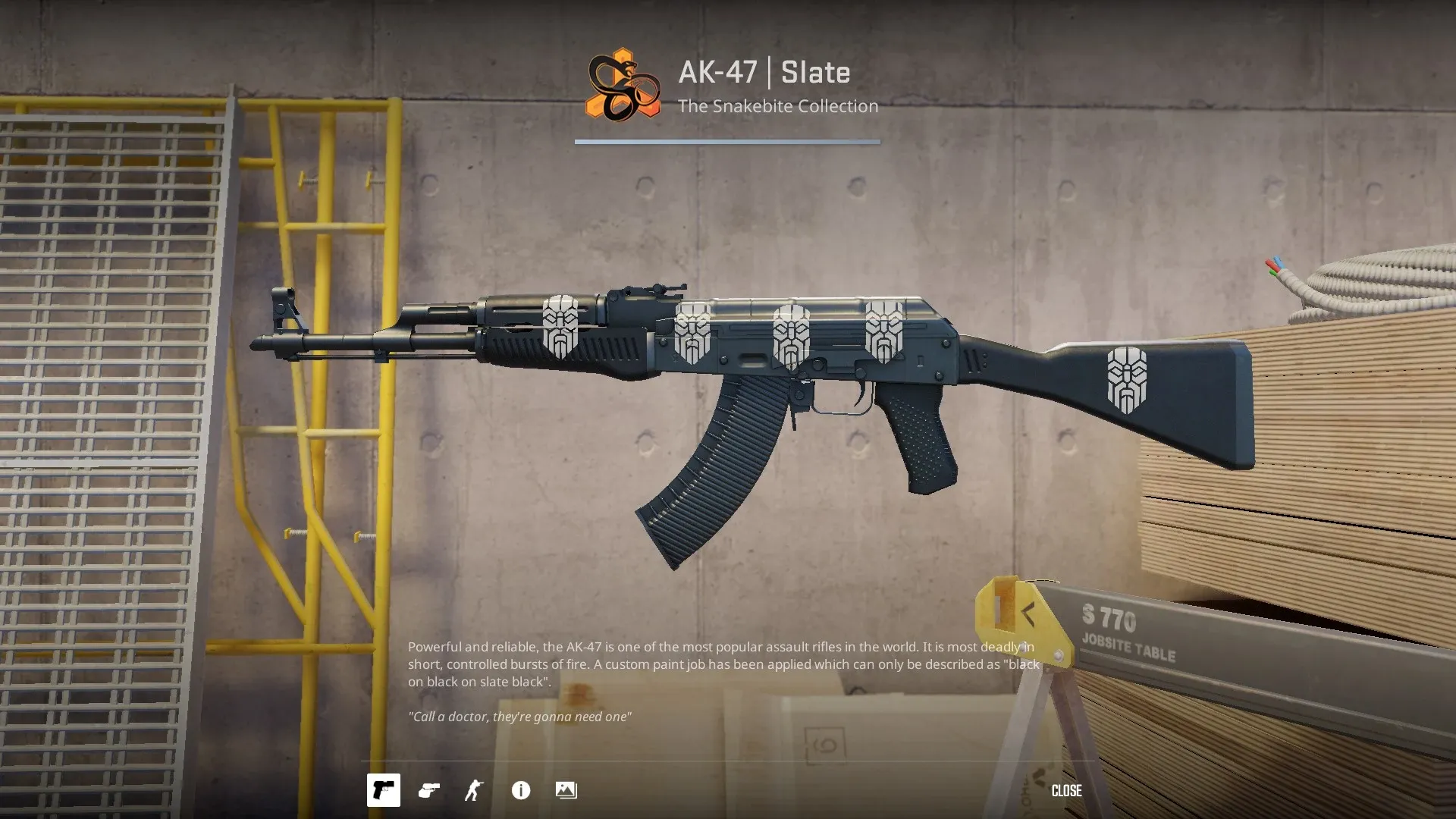Select the pistol icon weapon-only view
Screen dimensions: 1456x819
(384, 790)
